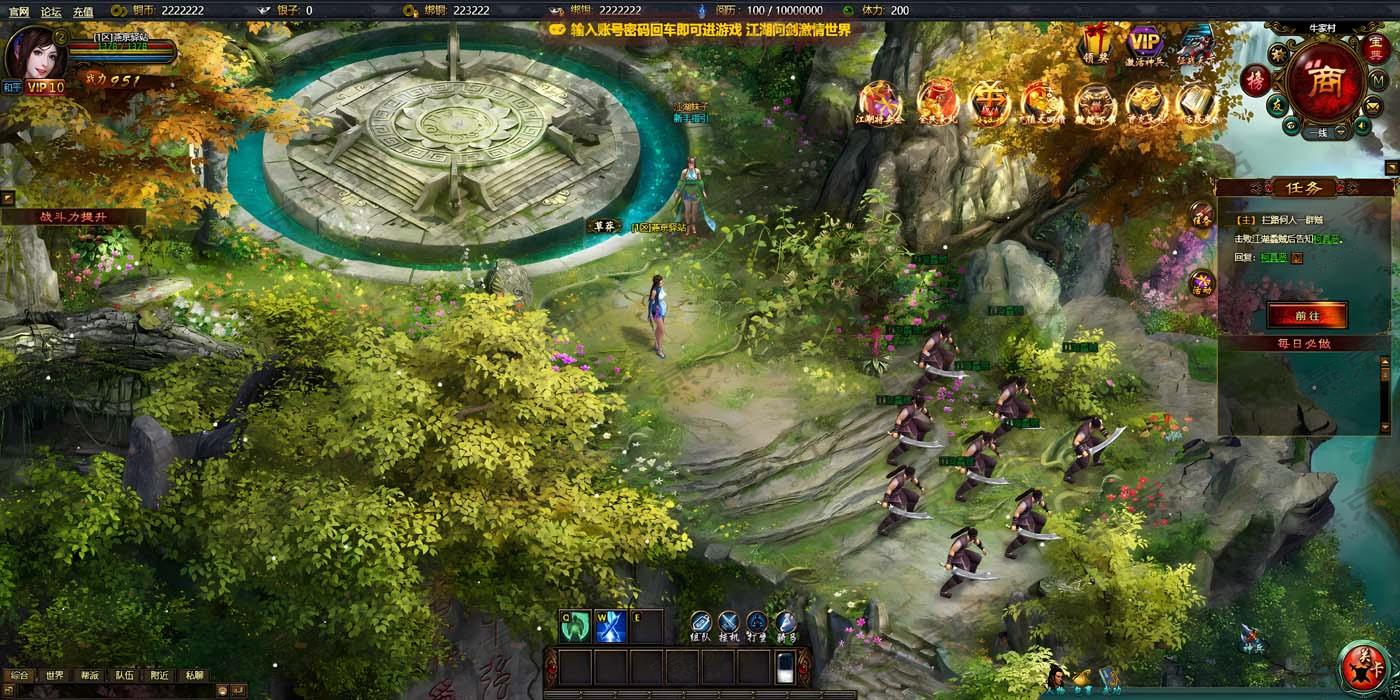Open the VIP 10 badge
This screenshot has height=700, width=1400.
(x=45, y=87)
